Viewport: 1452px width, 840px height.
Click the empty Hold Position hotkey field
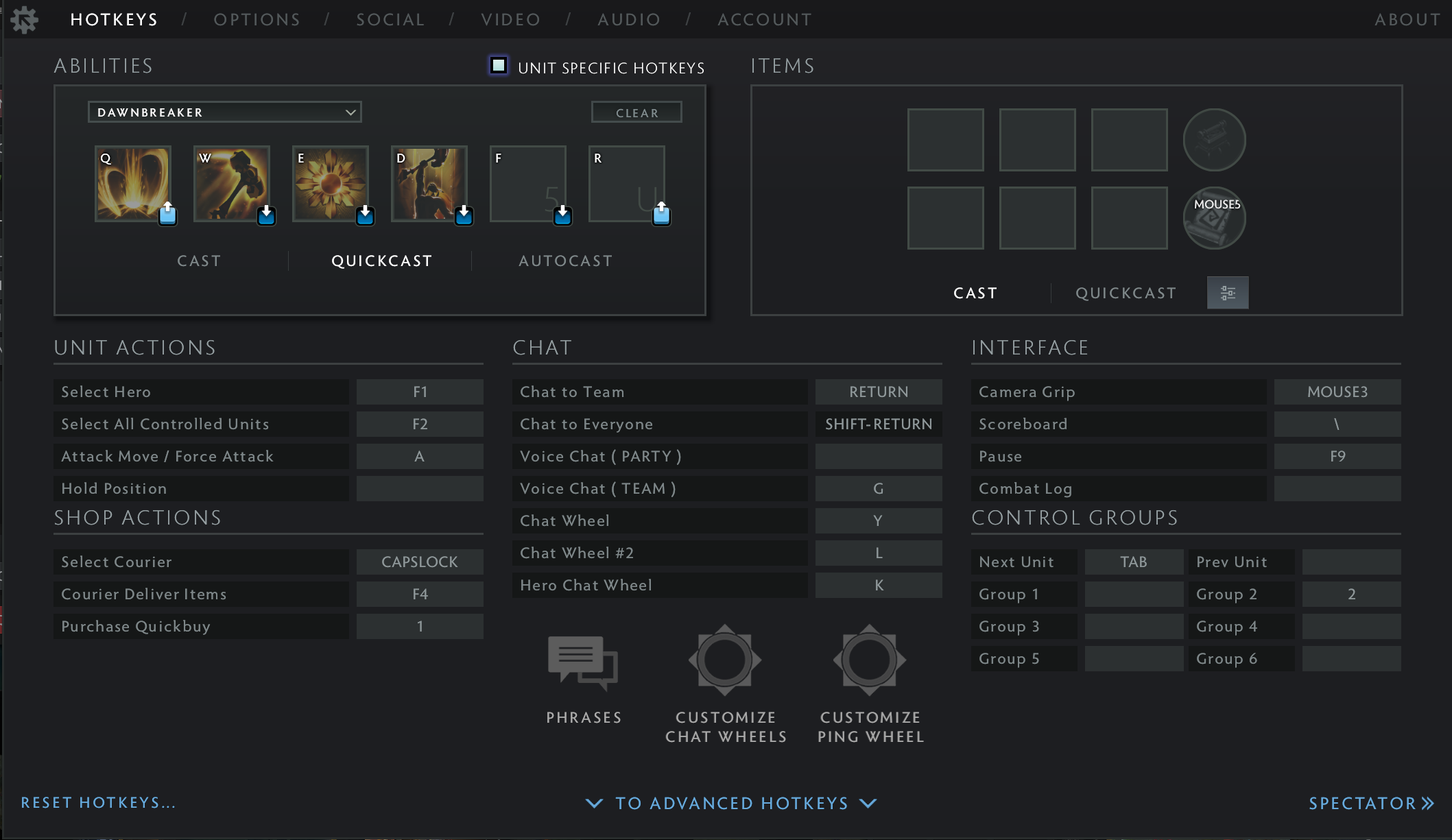tap(419, 488)
